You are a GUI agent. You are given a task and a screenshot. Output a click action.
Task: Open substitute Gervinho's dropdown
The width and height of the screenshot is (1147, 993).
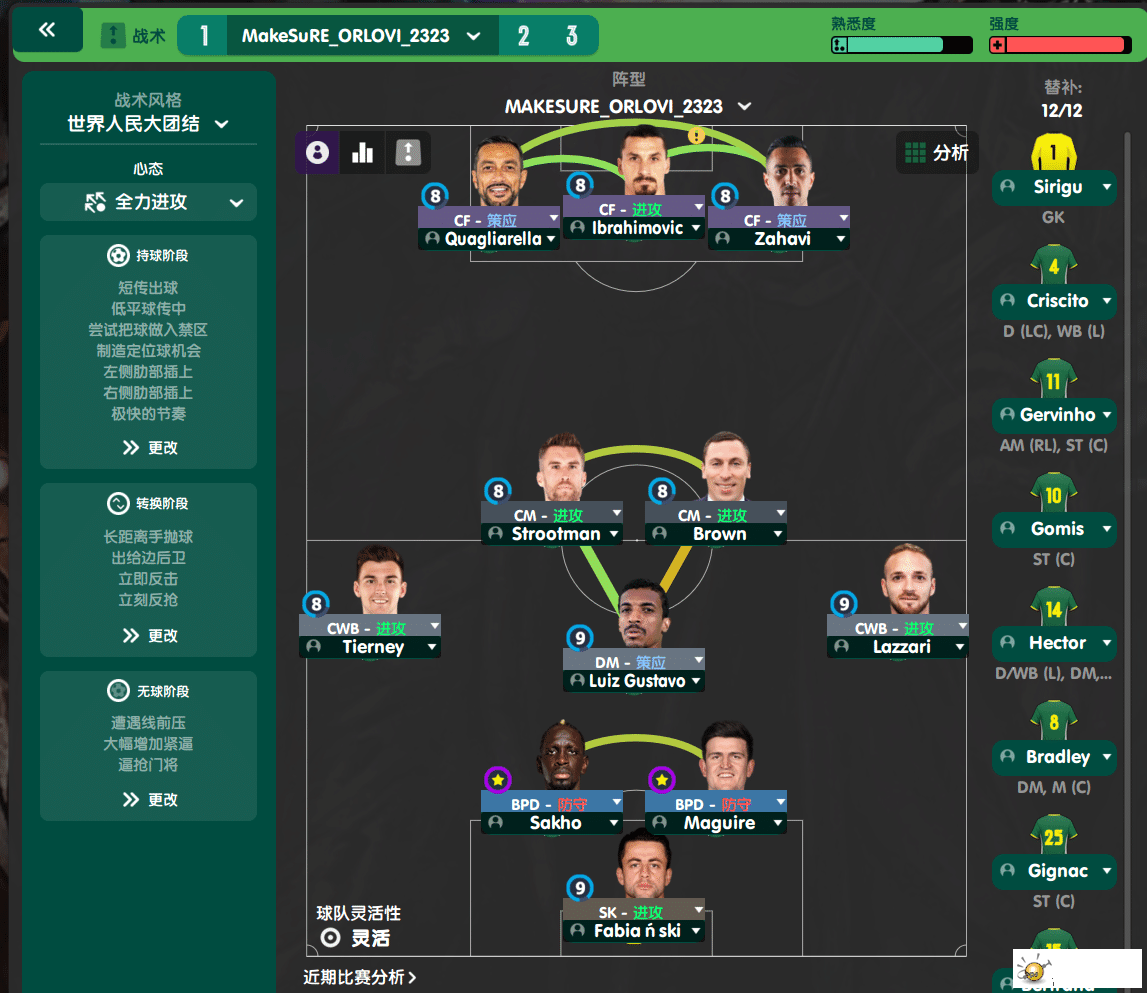click(1106, 415)
